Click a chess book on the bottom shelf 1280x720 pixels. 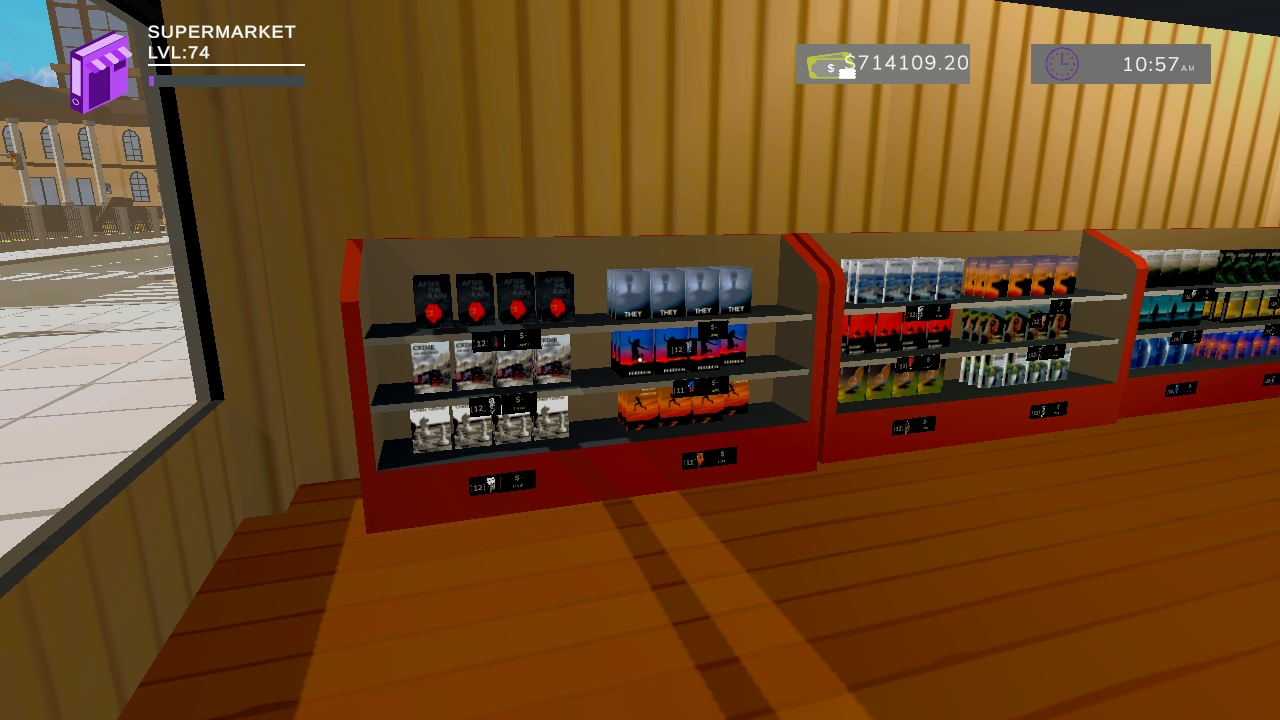pos(430,430)
